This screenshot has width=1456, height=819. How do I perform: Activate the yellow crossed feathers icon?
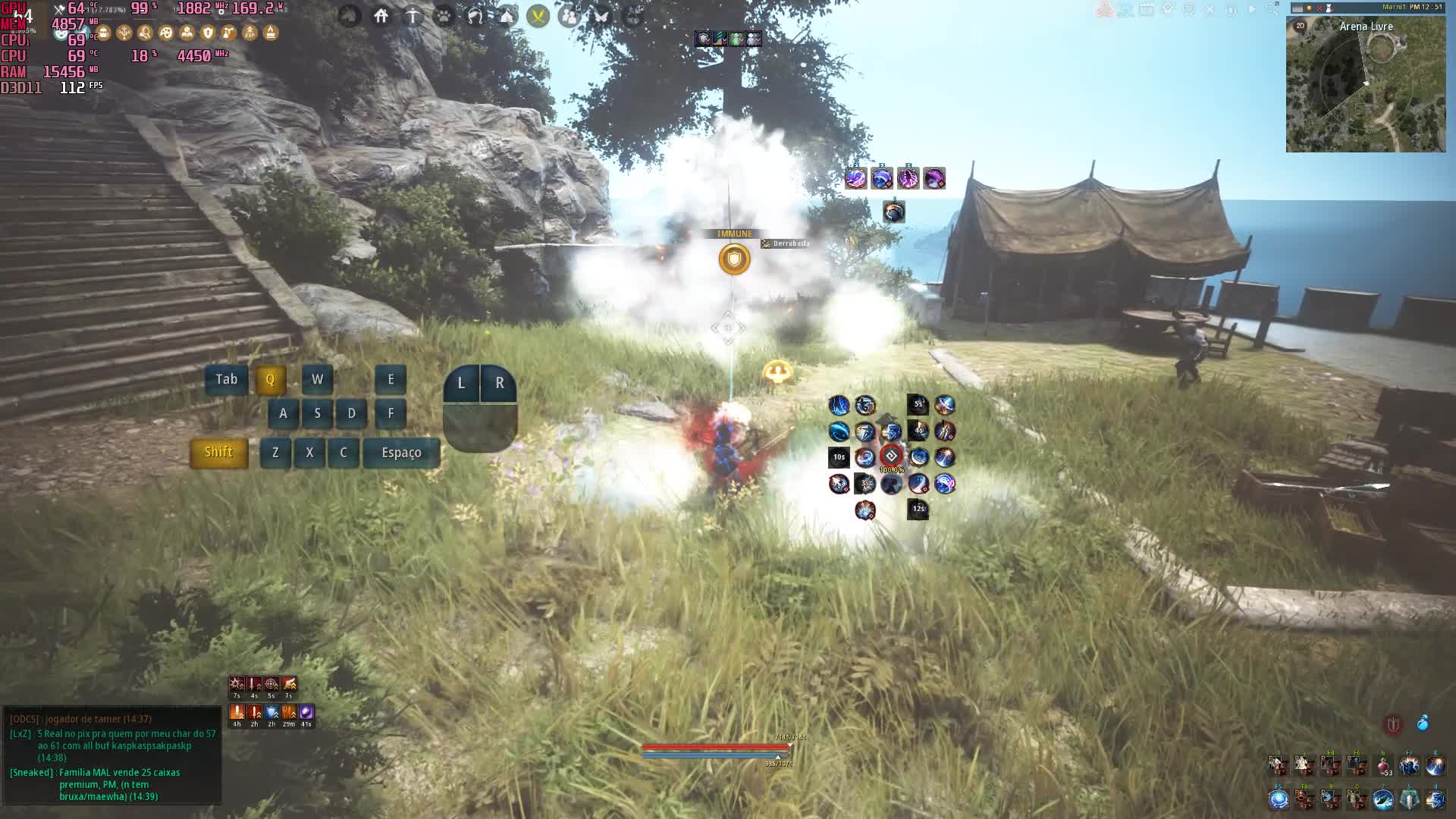pos(538,15)
